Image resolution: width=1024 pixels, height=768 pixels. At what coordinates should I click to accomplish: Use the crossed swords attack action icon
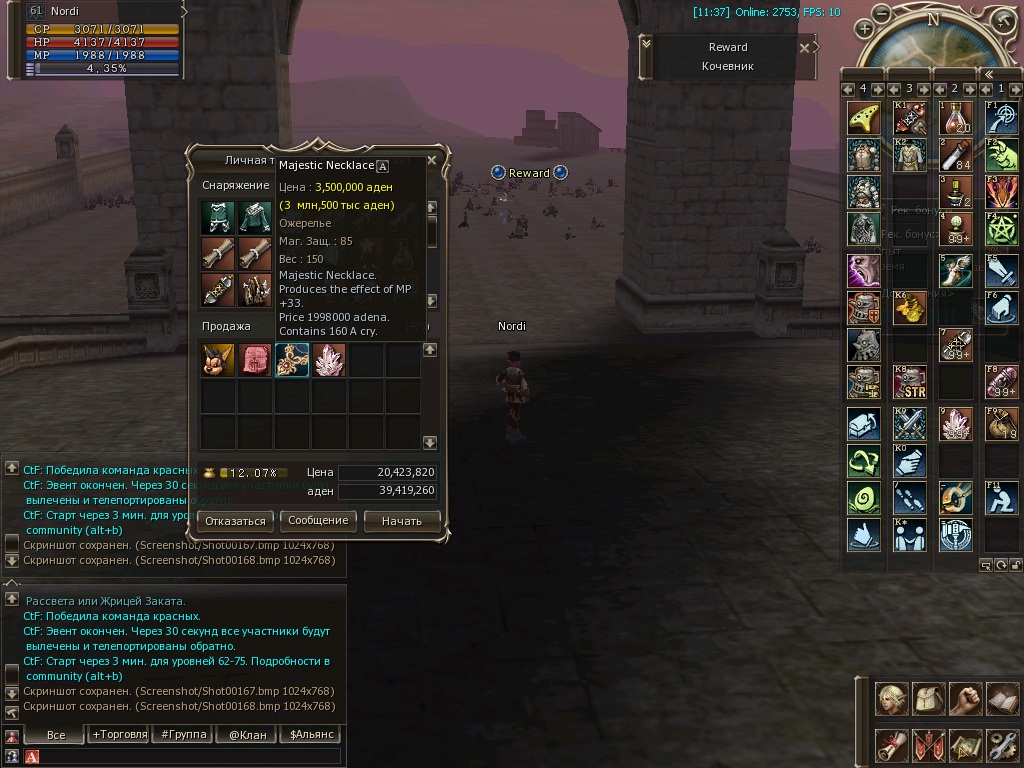910,425
